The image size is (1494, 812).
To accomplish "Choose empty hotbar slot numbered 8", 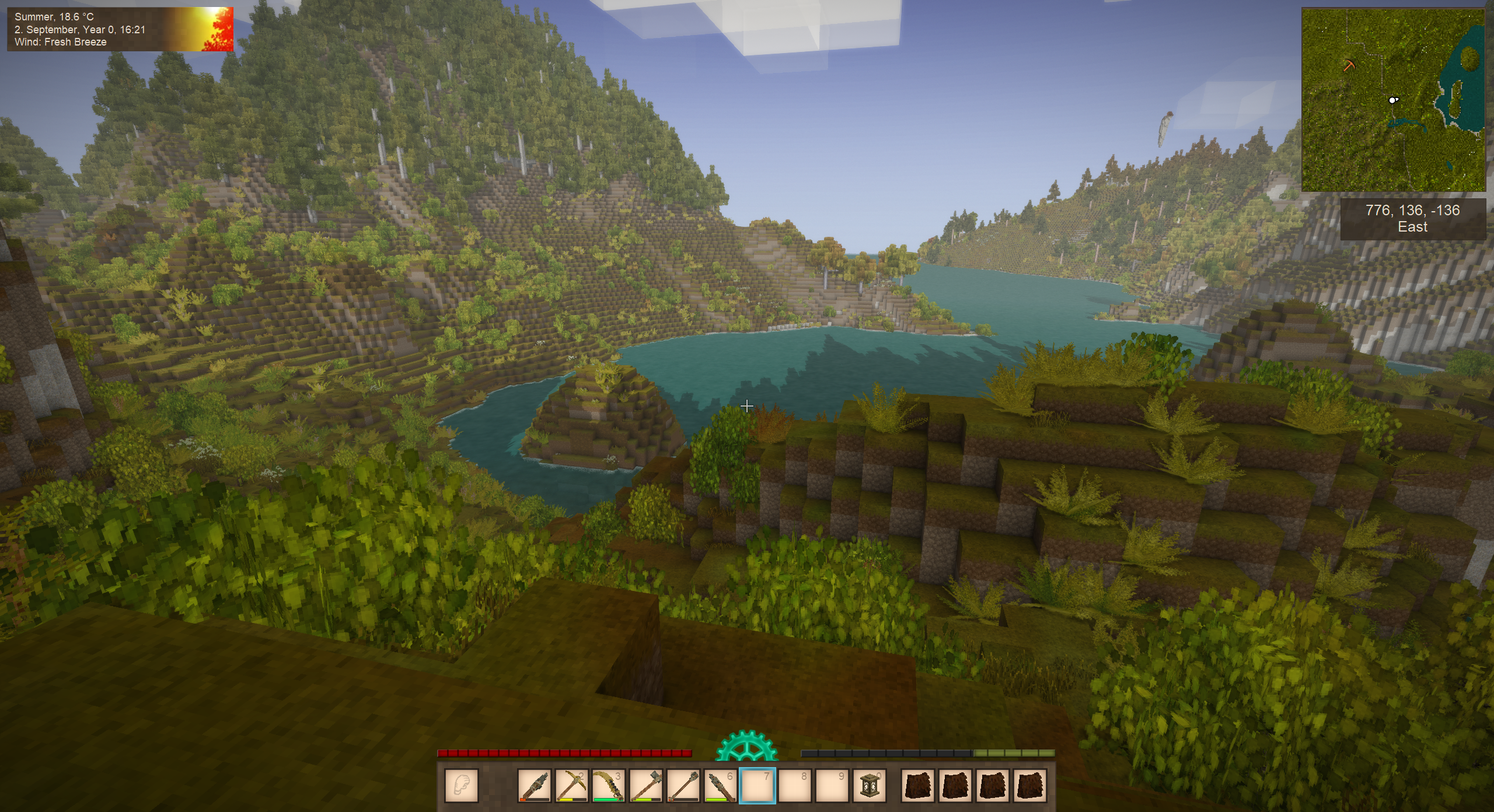I will 795,786.
